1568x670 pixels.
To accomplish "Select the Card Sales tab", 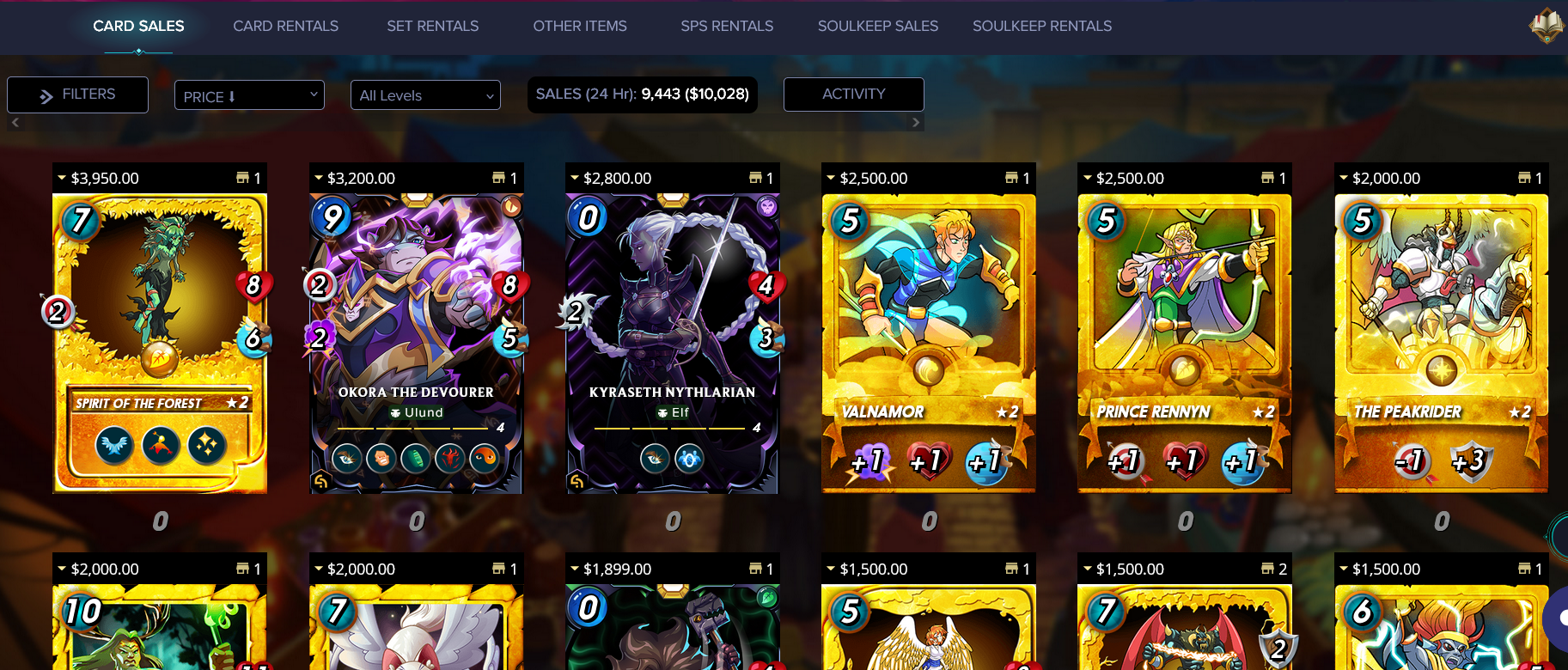I will pos(138,26).
